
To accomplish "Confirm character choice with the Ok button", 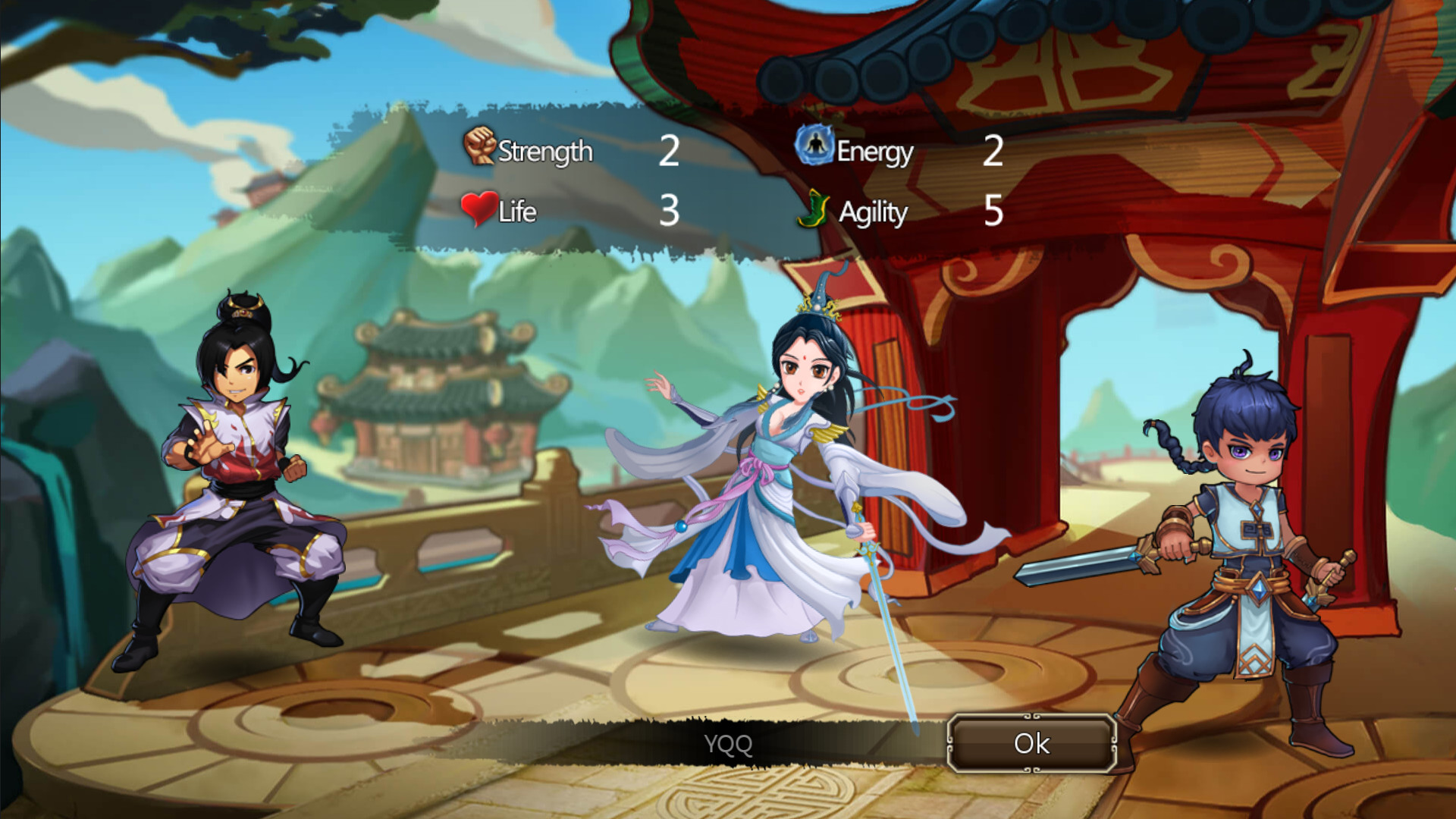I will tap(1031, 743).
